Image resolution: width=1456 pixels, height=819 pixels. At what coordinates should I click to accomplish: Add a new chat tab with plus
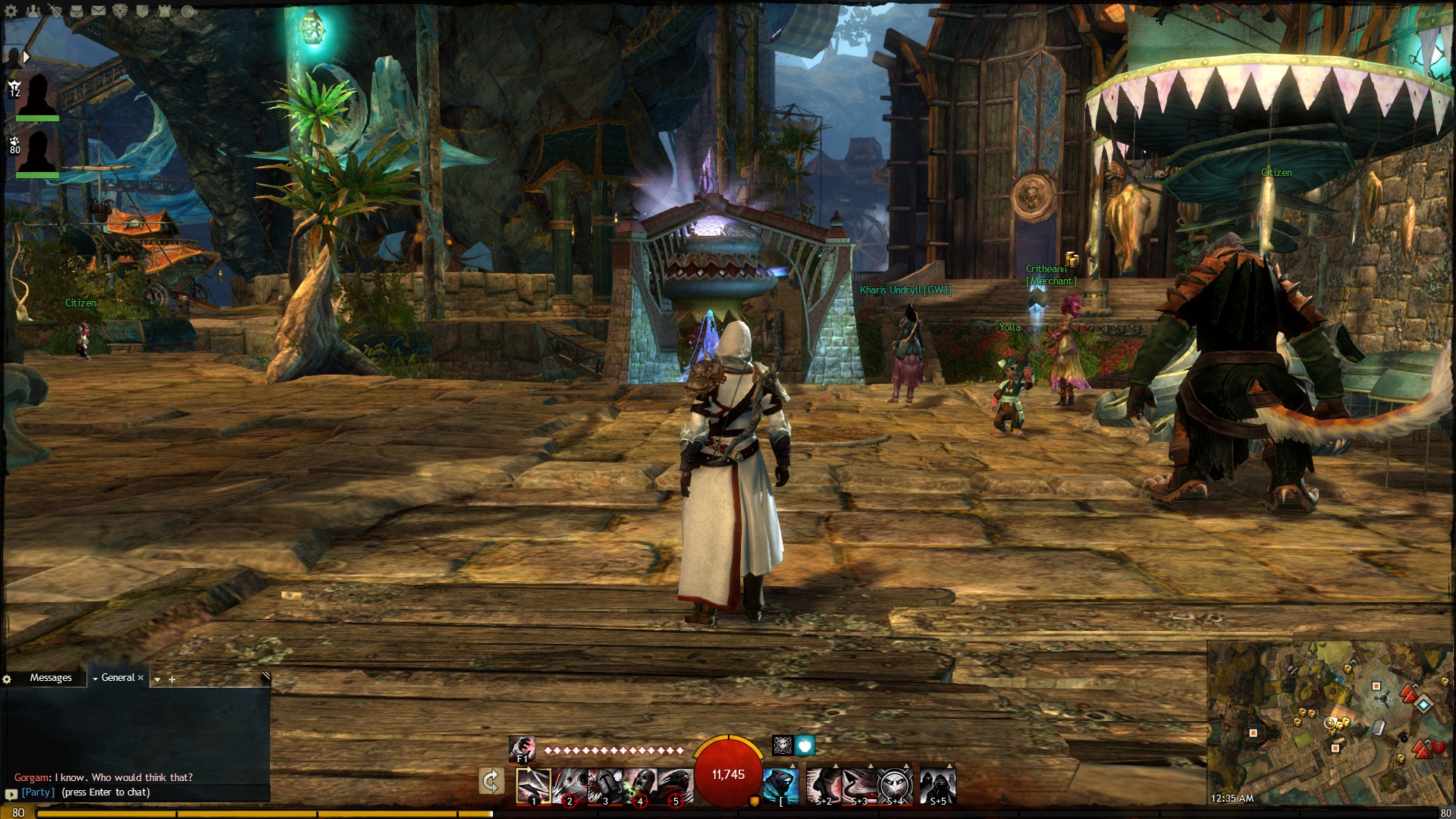click(x=172, y=679)
